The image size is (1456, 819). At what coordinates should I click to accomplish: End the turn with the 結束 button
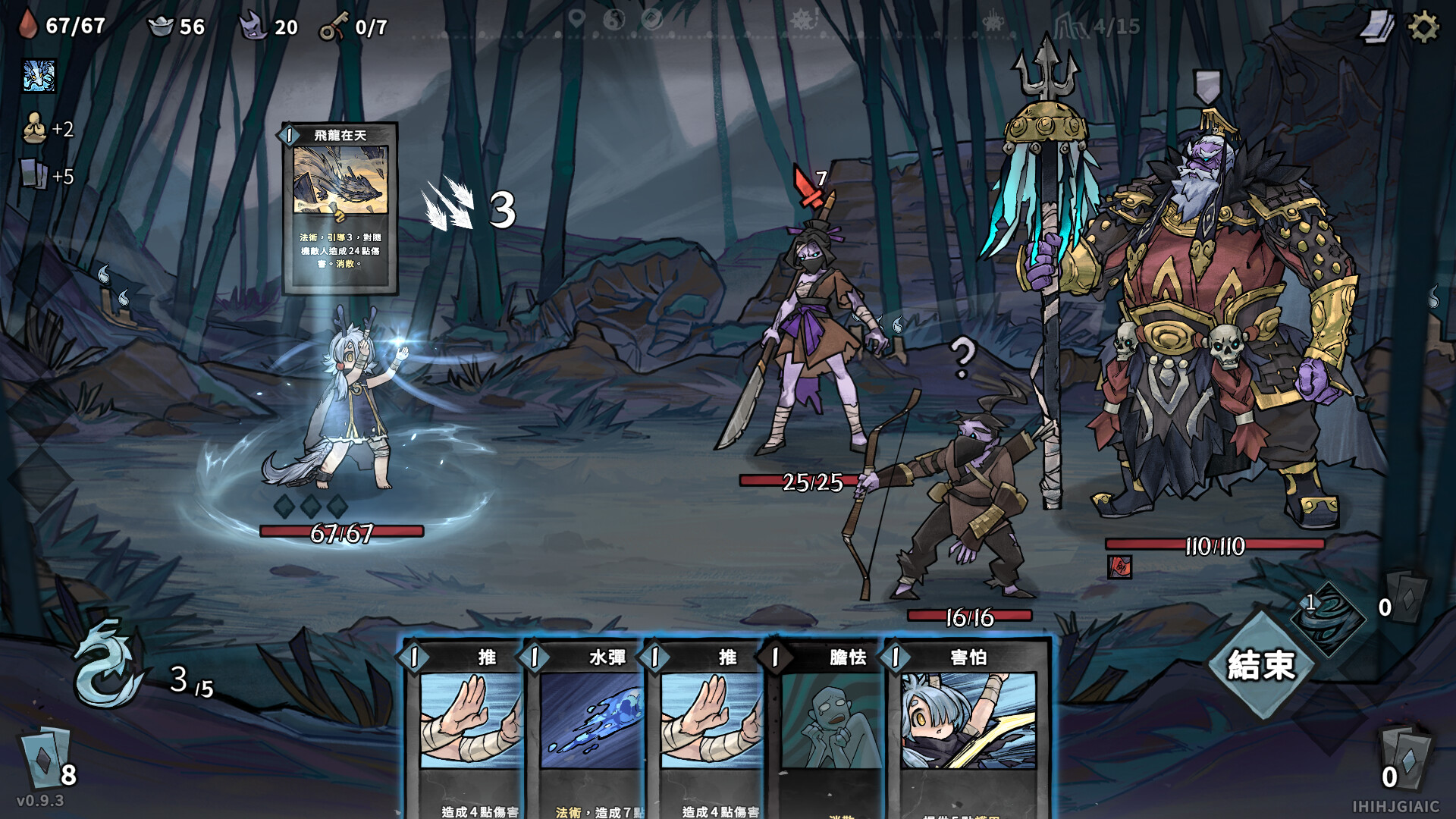pyautogui.click(x=1261, y=666)
